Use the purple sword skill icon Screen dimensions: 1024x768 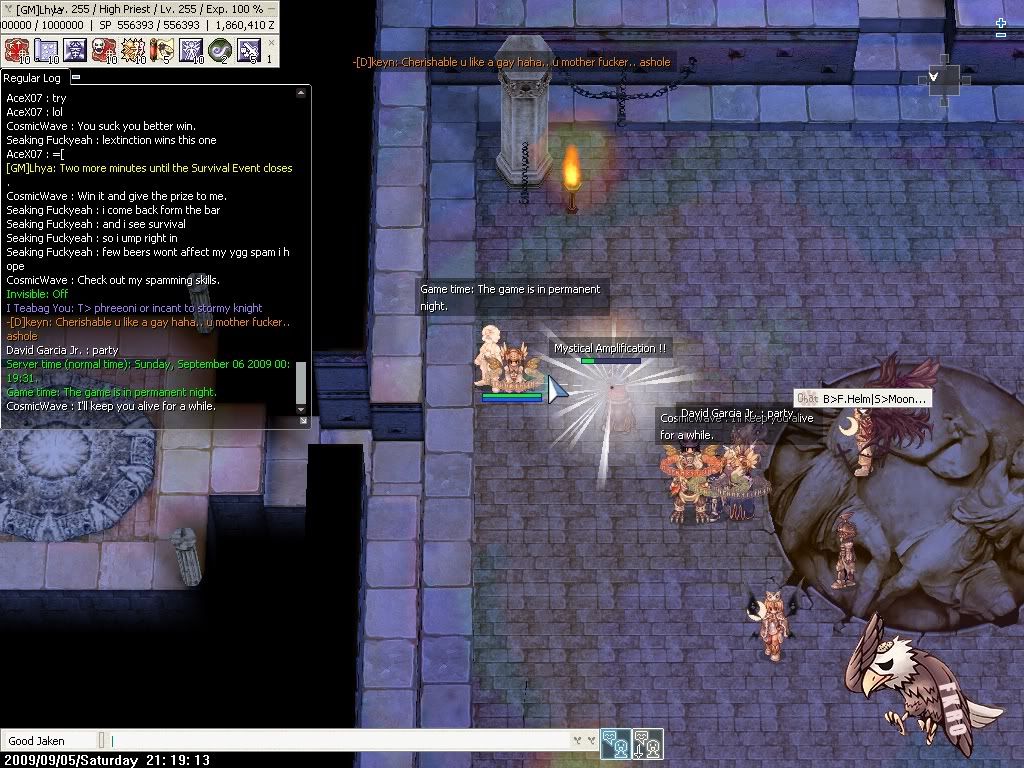click(x=248, y=50)
